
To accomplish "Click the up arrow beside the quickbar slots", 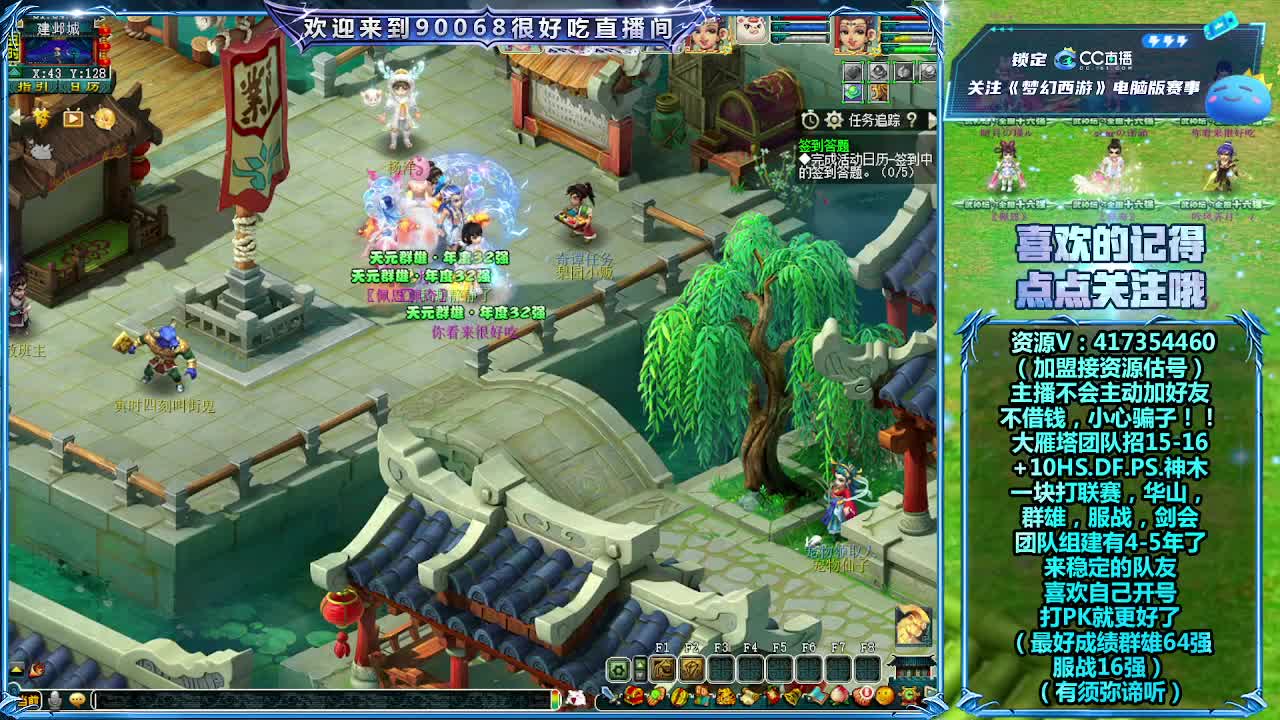I will pos(640,664).
